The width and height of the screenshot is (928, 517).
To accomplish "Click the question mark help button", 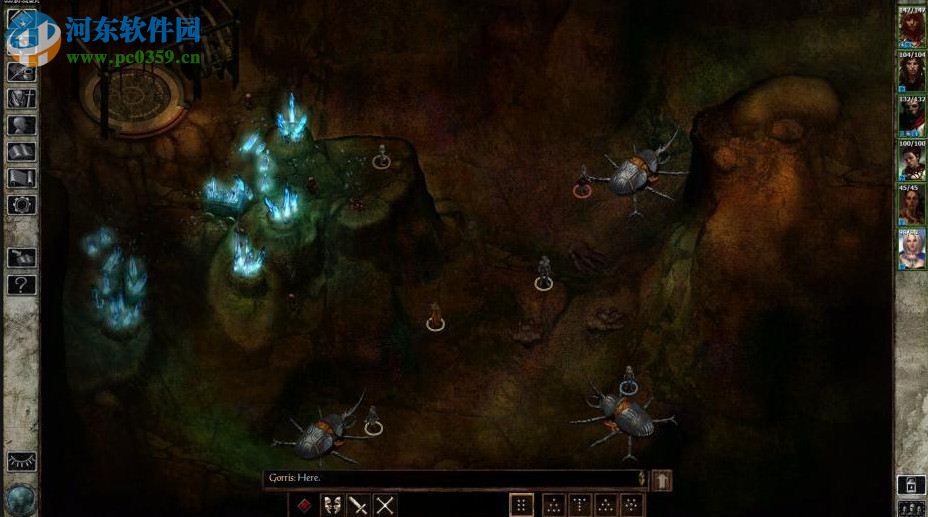I will coord(21,284).
